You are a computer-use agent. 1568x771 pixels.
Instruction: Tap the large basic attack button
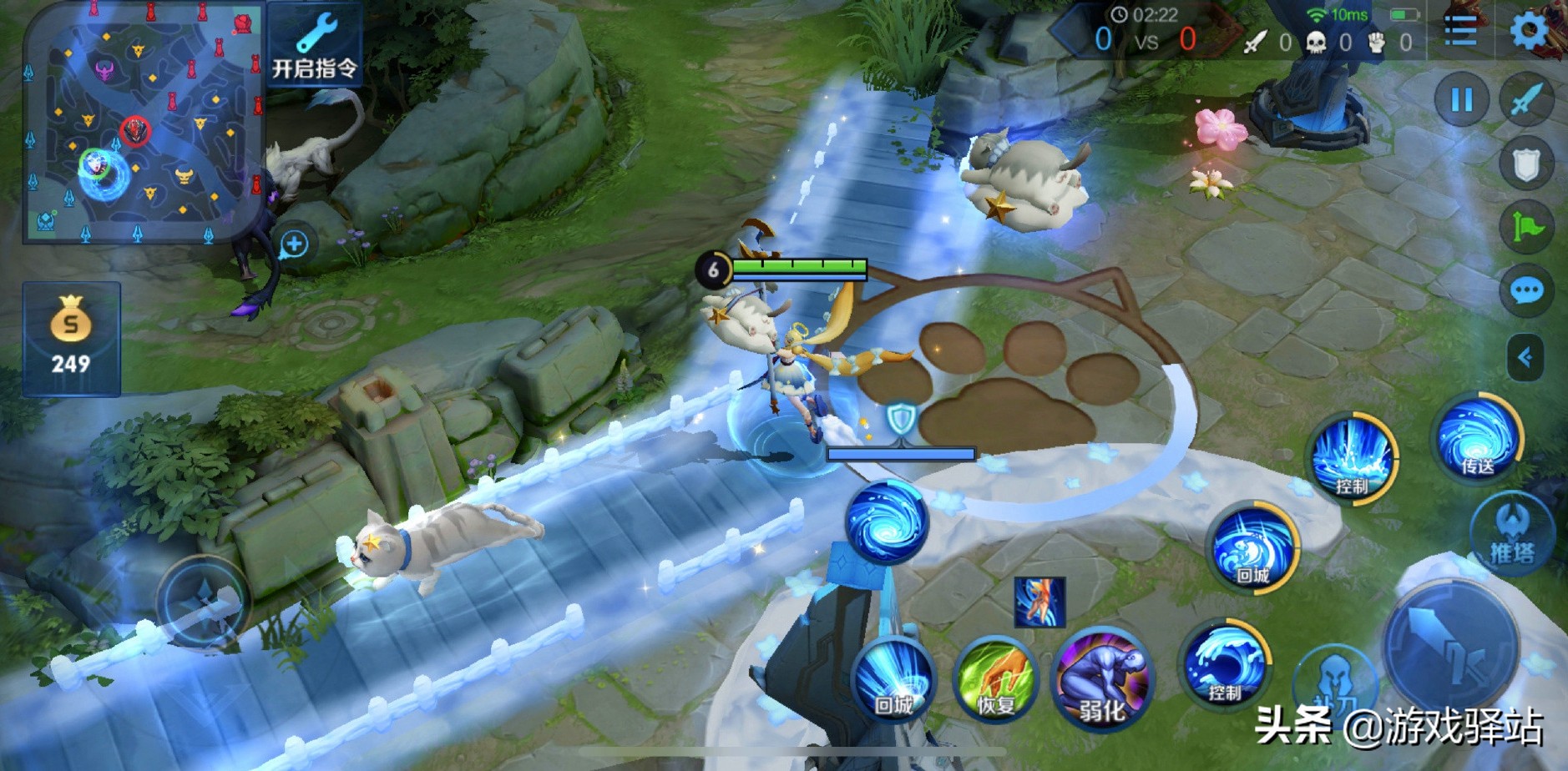1450,648
